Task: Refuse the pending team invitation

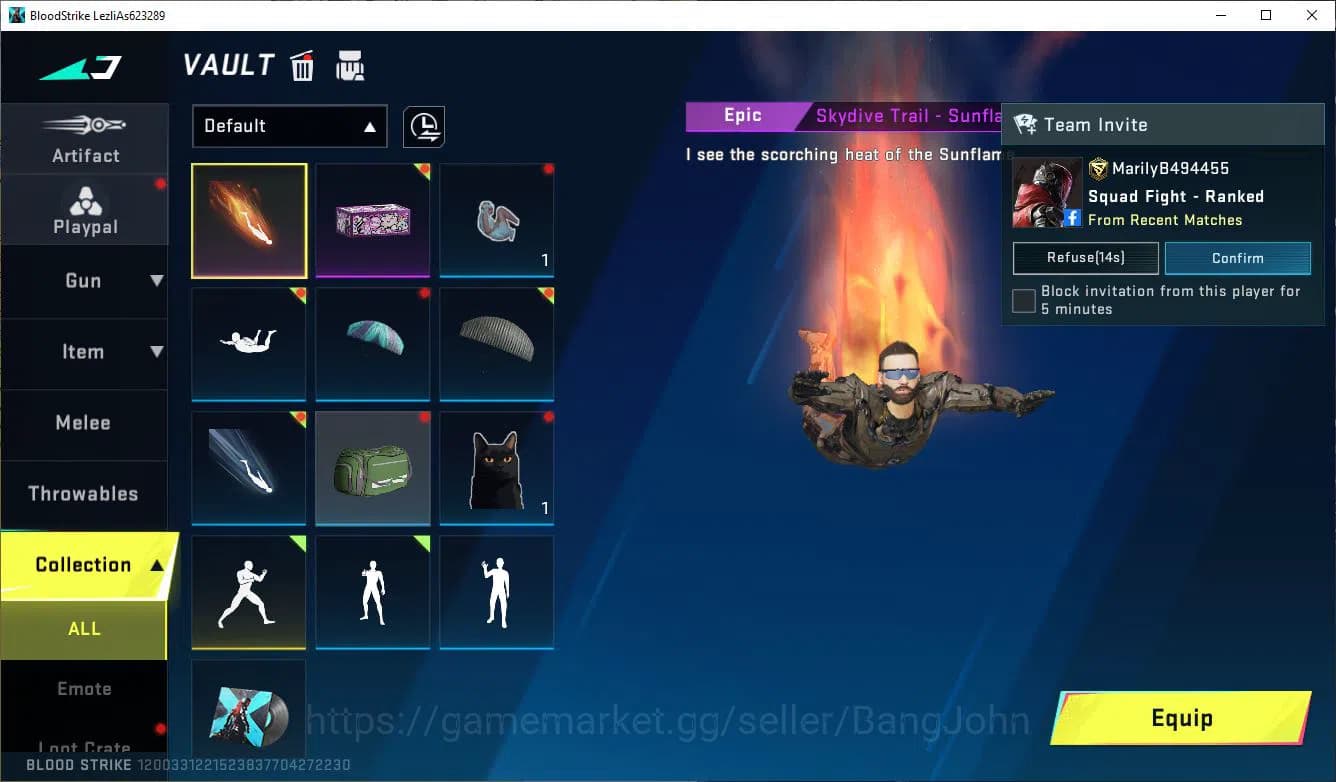Action: pyautogui.click(x=1085, y=258)
